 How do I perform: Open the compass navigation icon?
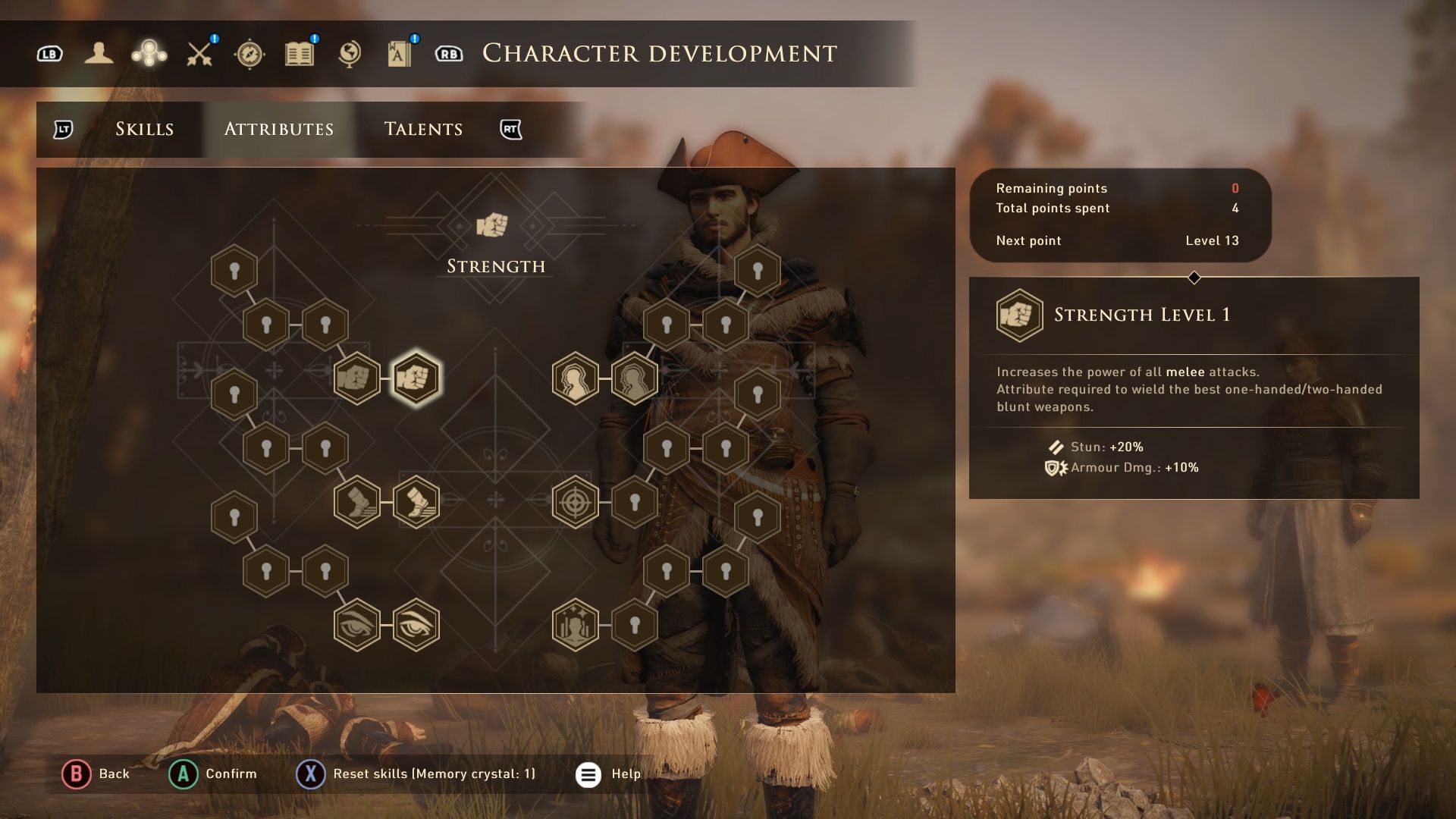250,54
